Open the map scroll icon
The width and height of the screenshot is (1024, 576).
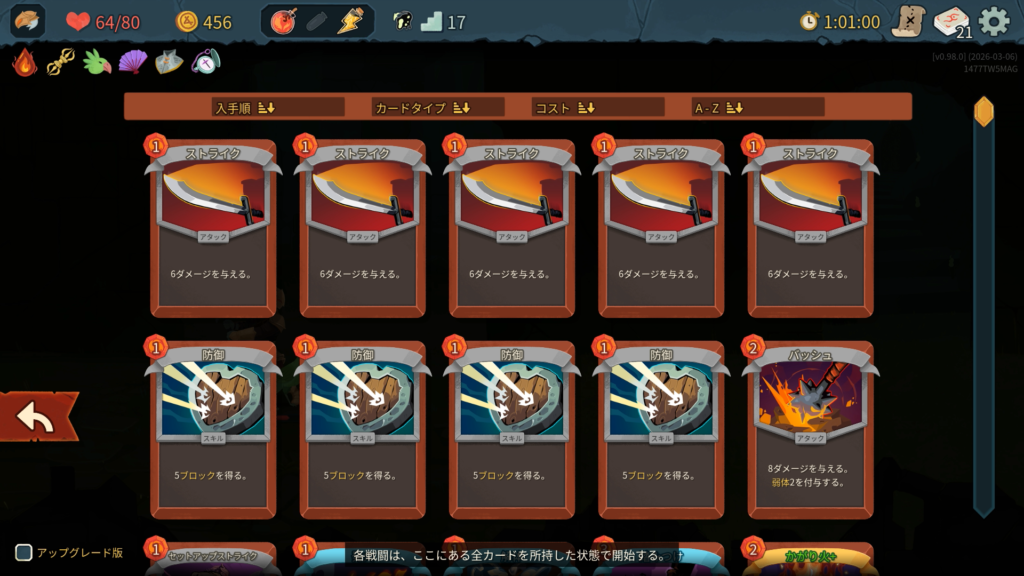pos(909,21)
